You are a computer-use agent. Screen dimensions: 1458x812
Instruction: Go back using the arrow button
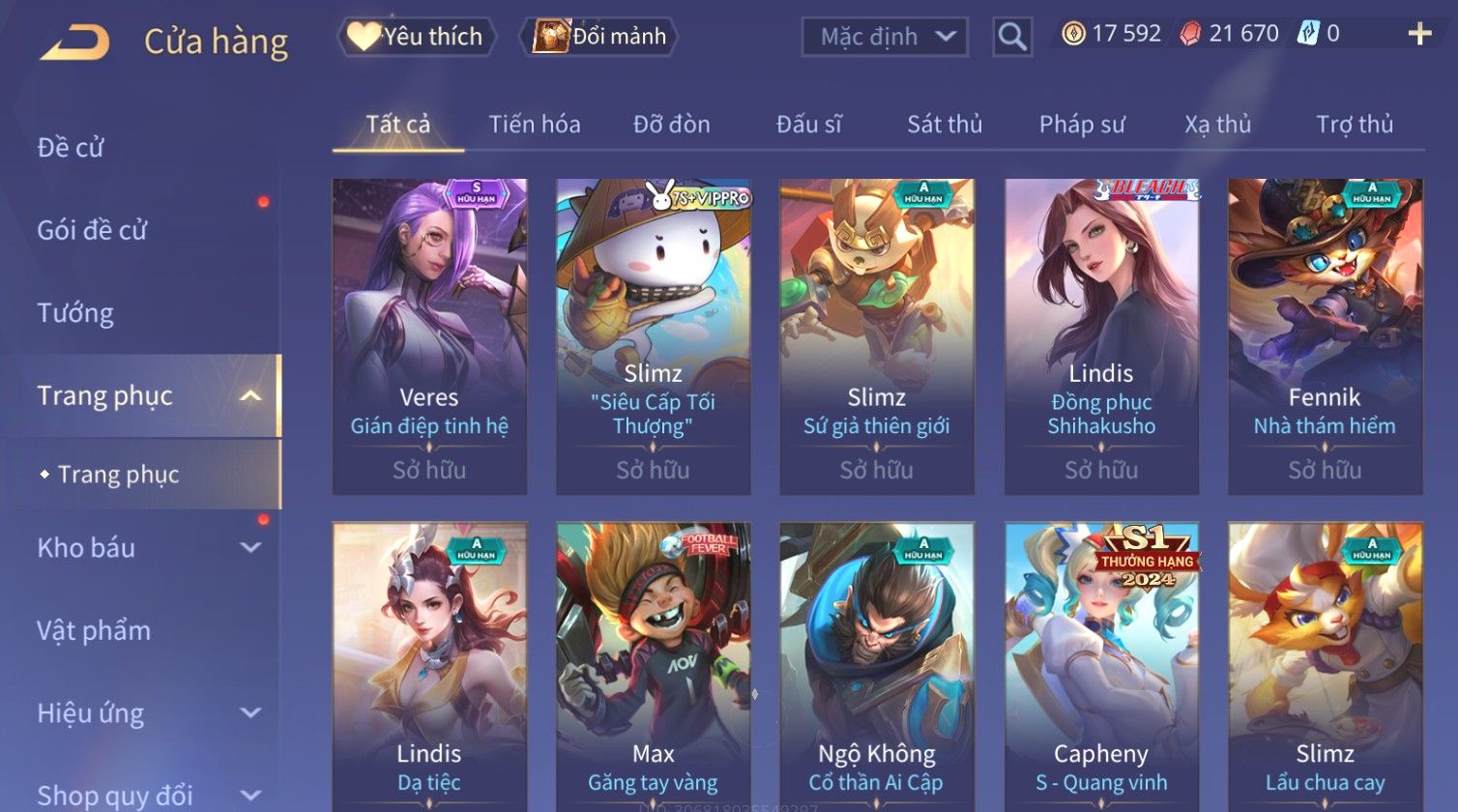pyautogui.click(x=74, y=42)
